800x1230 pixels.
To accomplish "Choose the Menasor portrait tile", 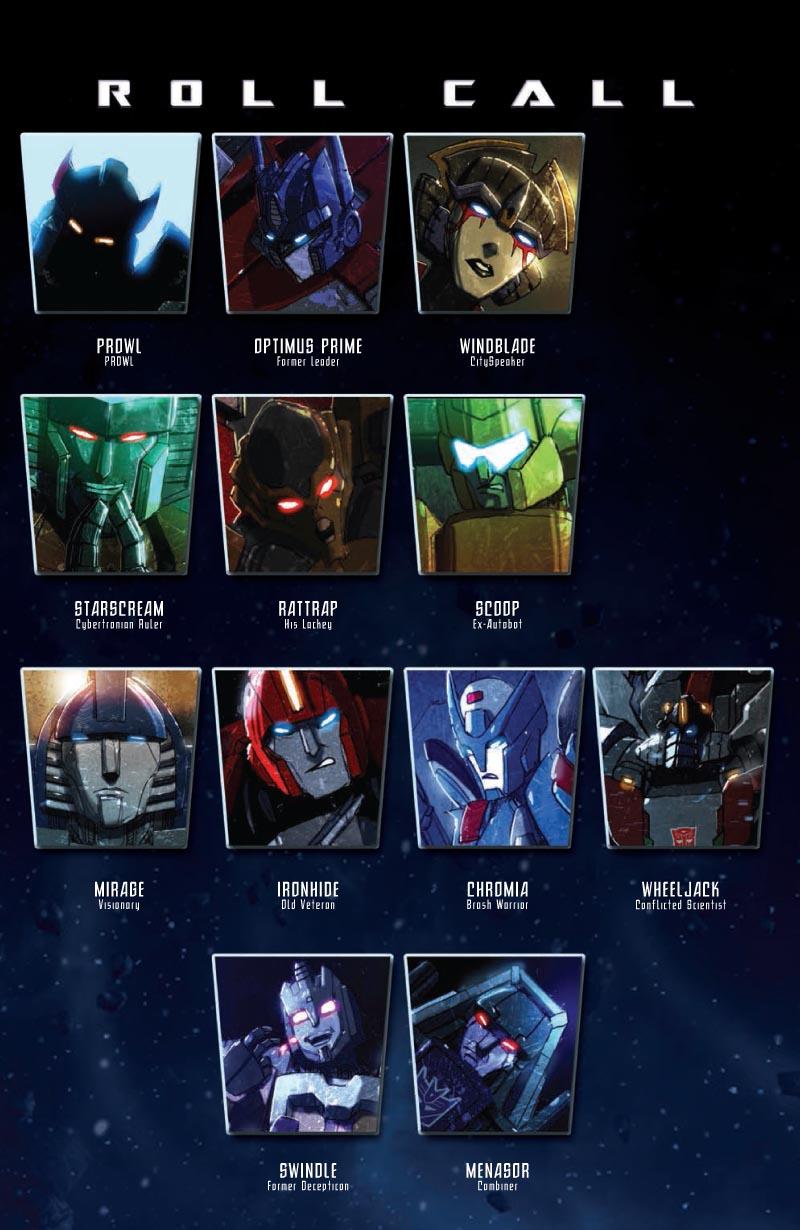I will pos(494,1044).
